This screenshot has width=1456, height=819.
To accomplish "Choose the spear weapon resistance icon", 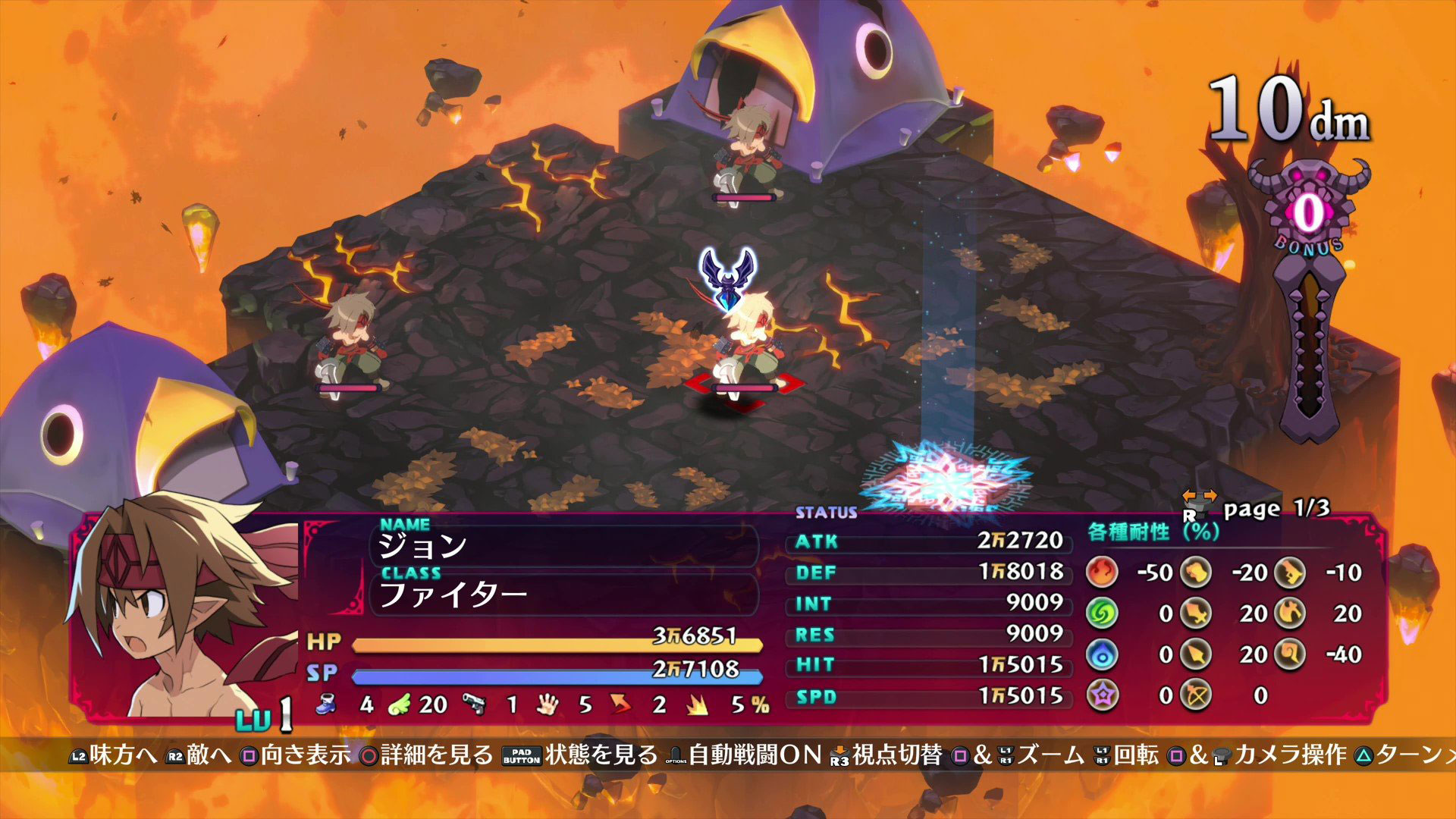I will [x=1197, y=654].
